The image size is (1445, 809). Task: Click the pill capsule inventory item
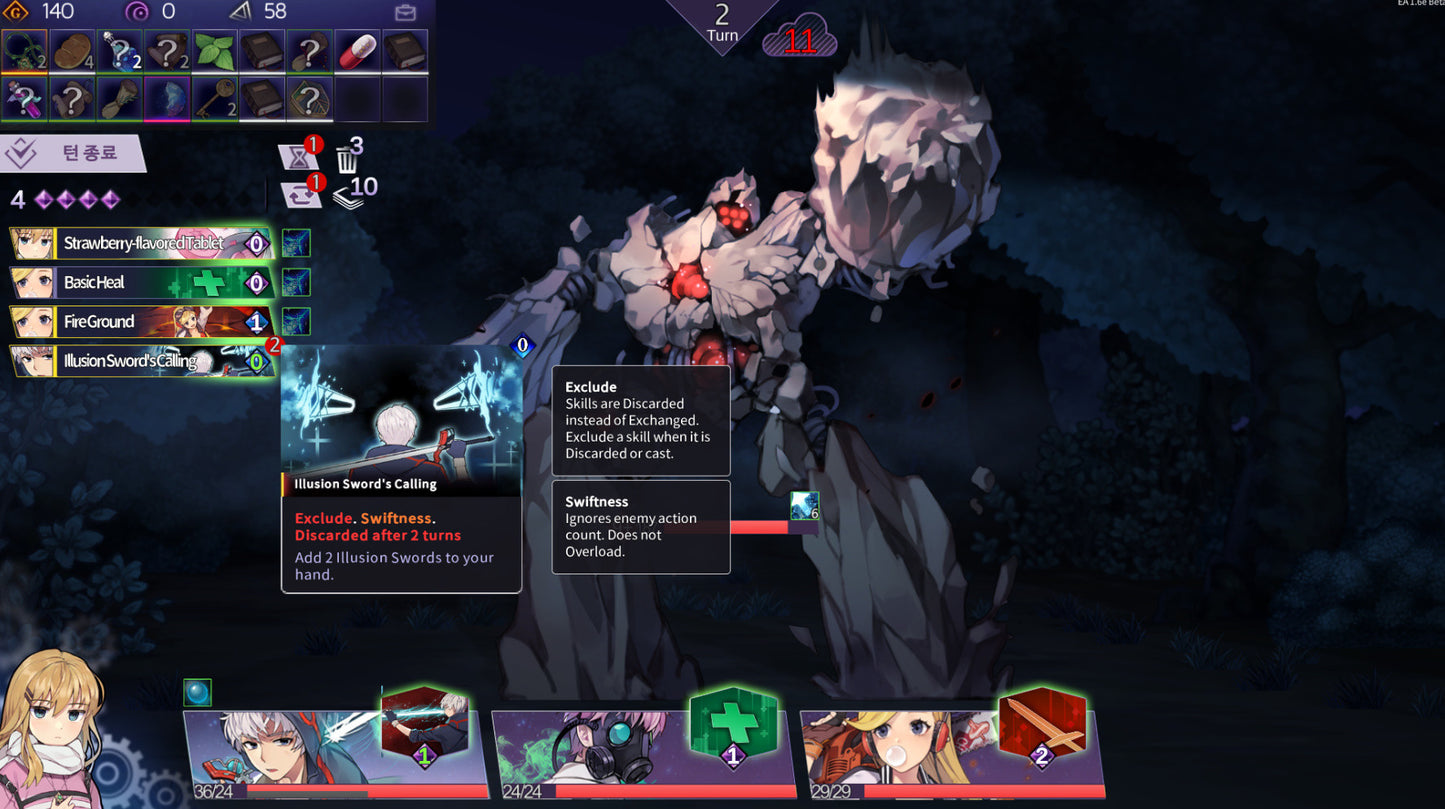(358, 50)
